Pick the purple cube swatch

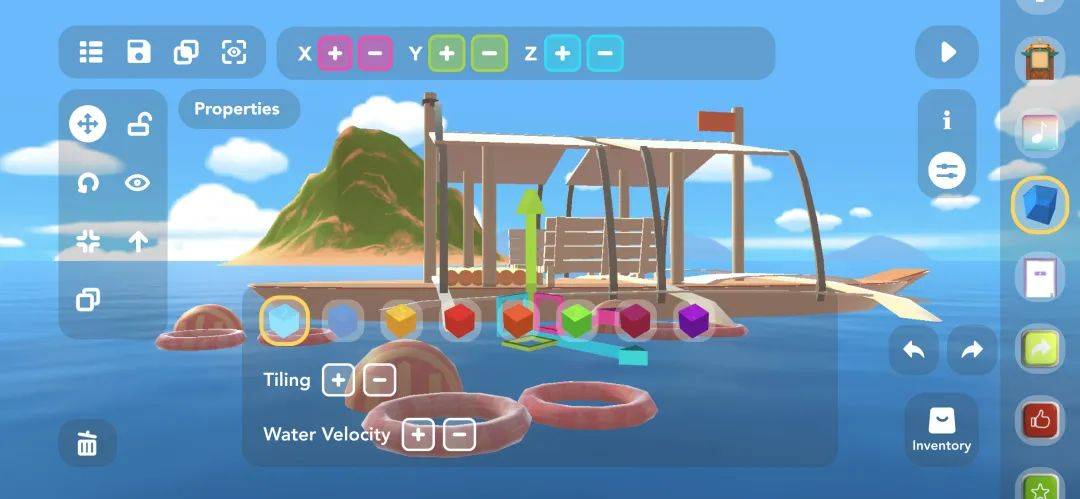[692, 321]
